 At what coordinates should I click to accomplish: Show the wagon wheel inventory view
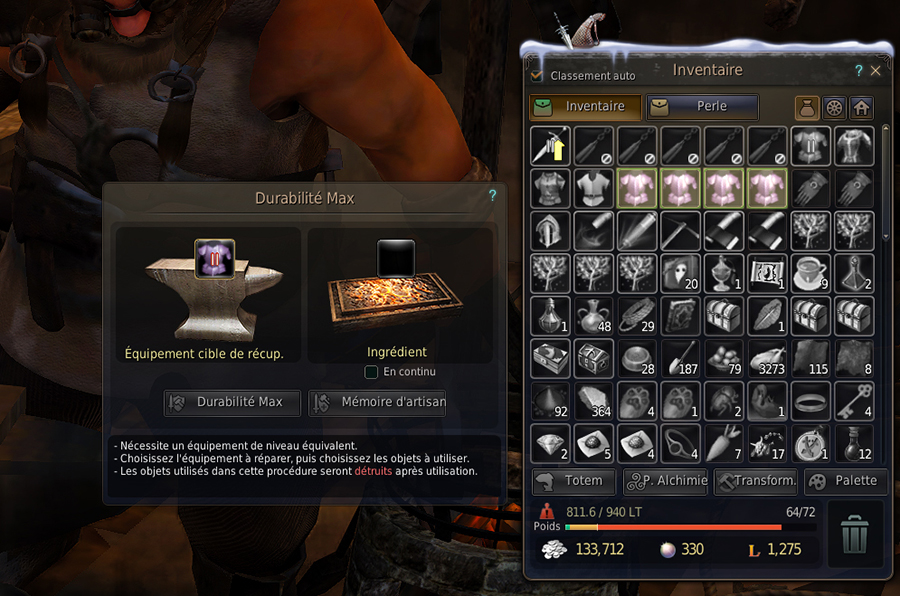[833, 108]
